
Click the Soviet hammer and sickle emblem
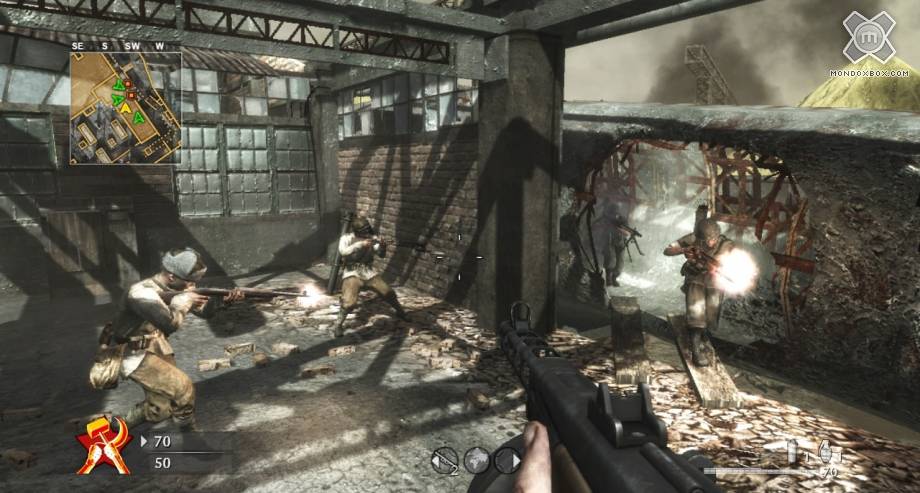pyautogui.click(x=104, y=445)
